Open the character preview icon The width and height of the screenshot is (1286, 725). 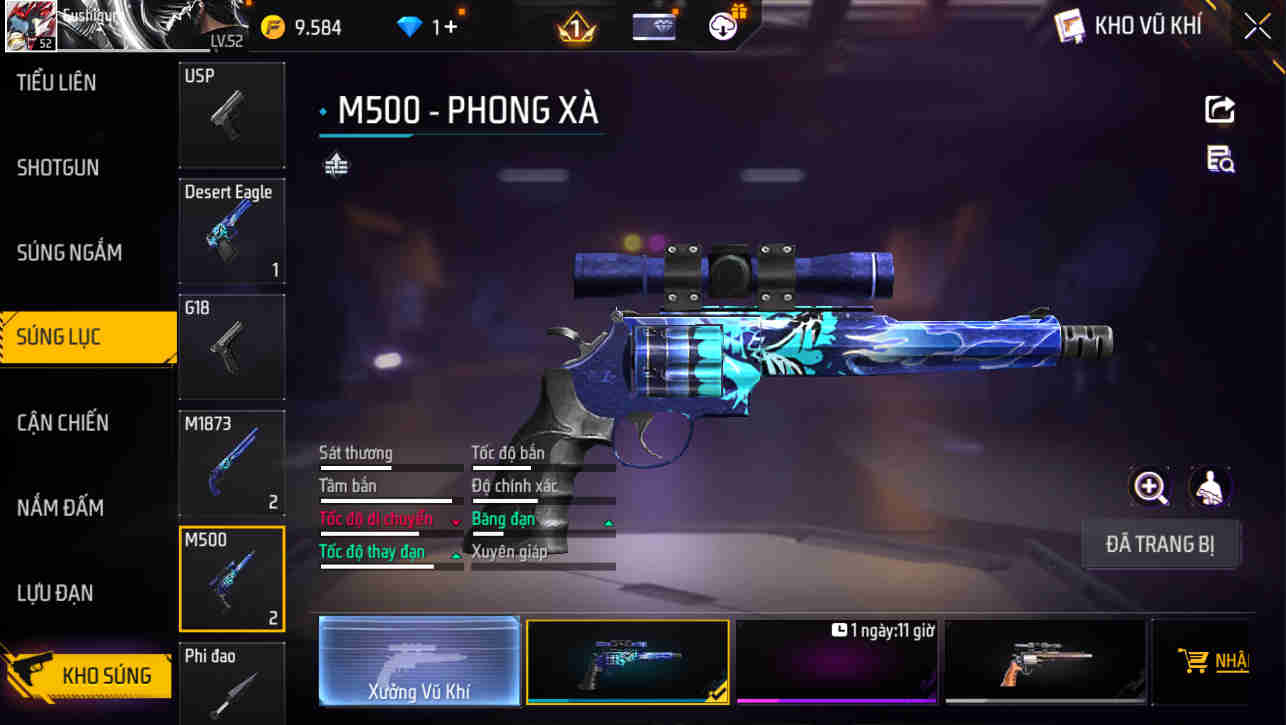1210,489
